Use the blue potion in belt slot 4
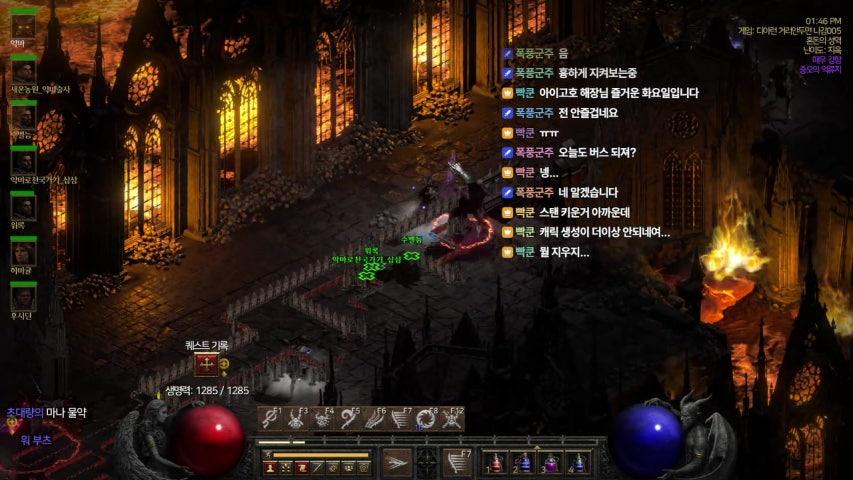Viewport: 853px width, 480px height. coord(575,463)
